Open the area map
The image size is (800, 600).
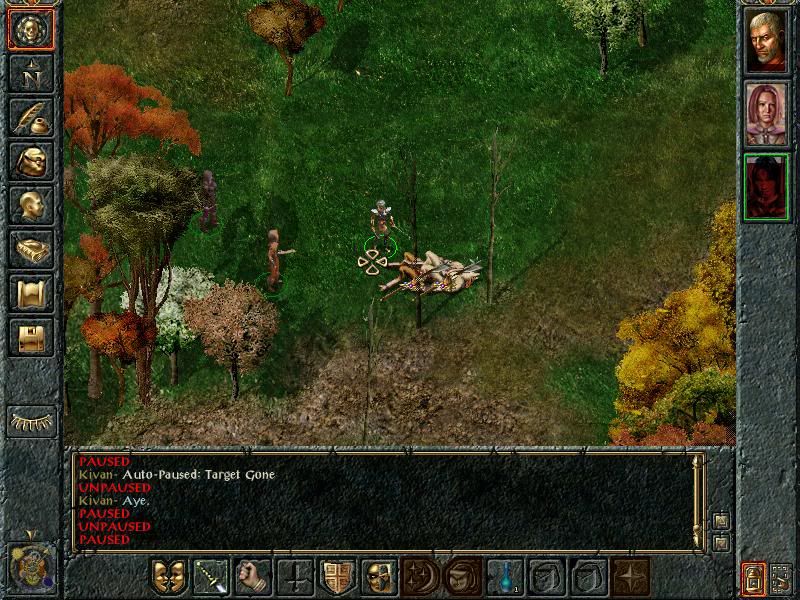pyautogui.click(x=30, y=73)
